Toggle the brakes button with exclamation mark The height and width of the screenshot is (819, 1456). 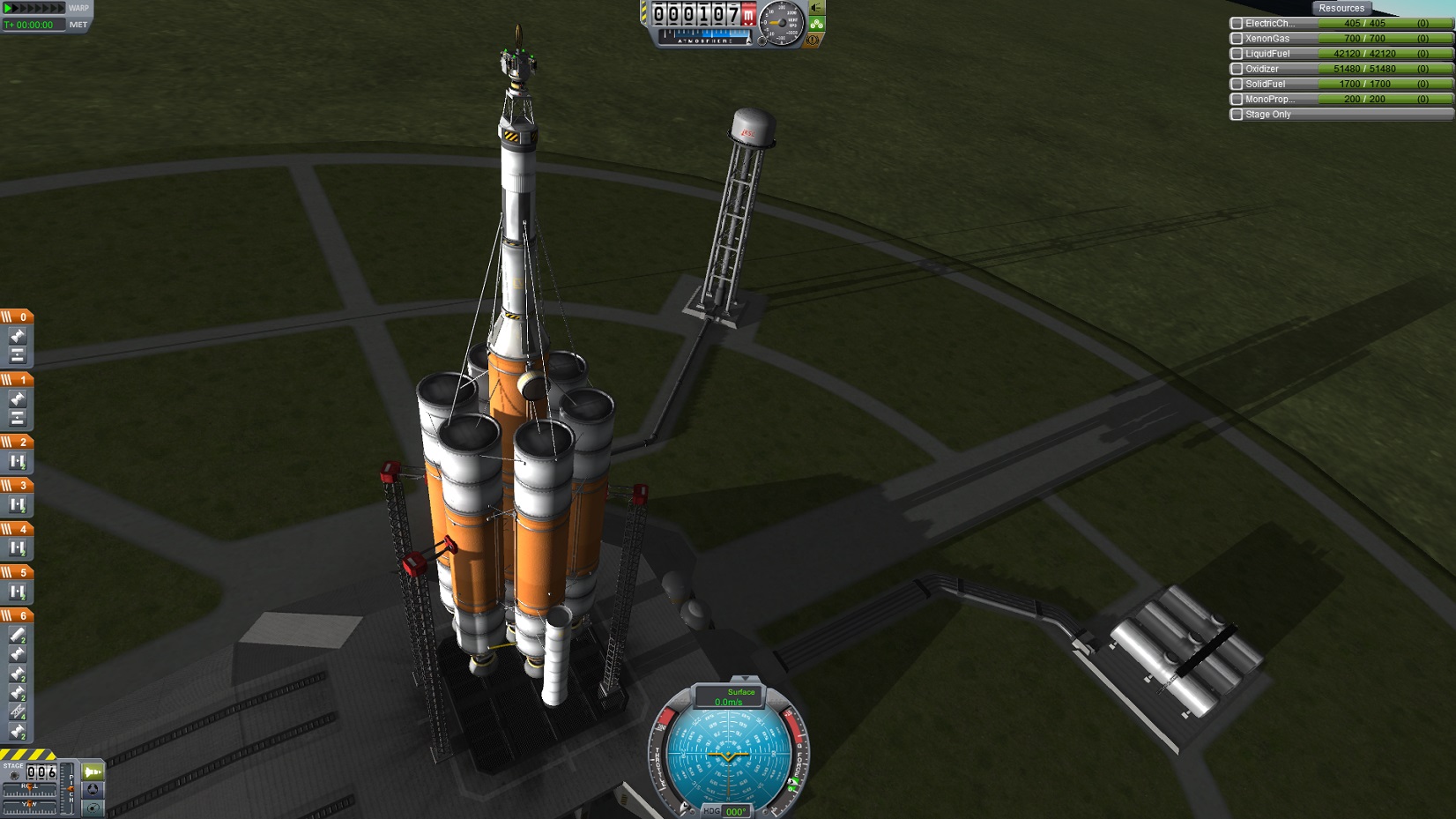[813, 40]
